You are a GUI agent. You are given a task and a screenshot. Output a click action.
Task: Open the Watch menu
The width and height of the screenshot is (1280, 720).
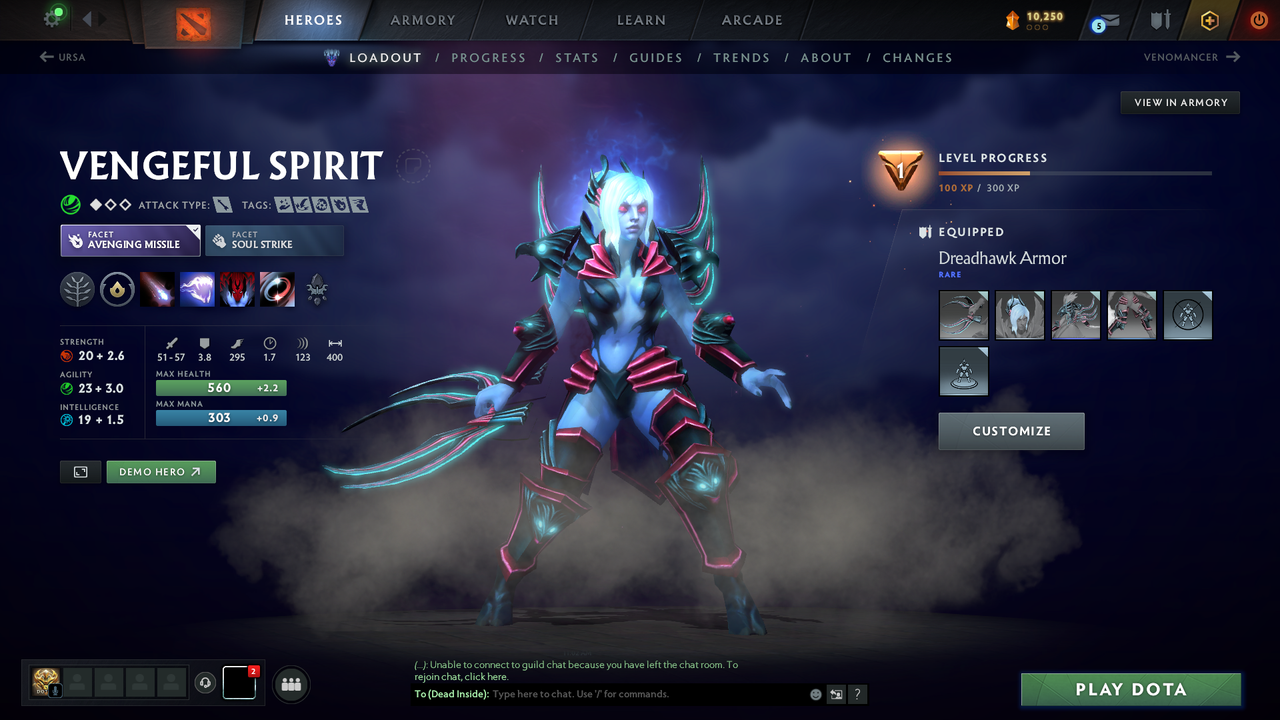pyautogui.click(x=531, y=19)
